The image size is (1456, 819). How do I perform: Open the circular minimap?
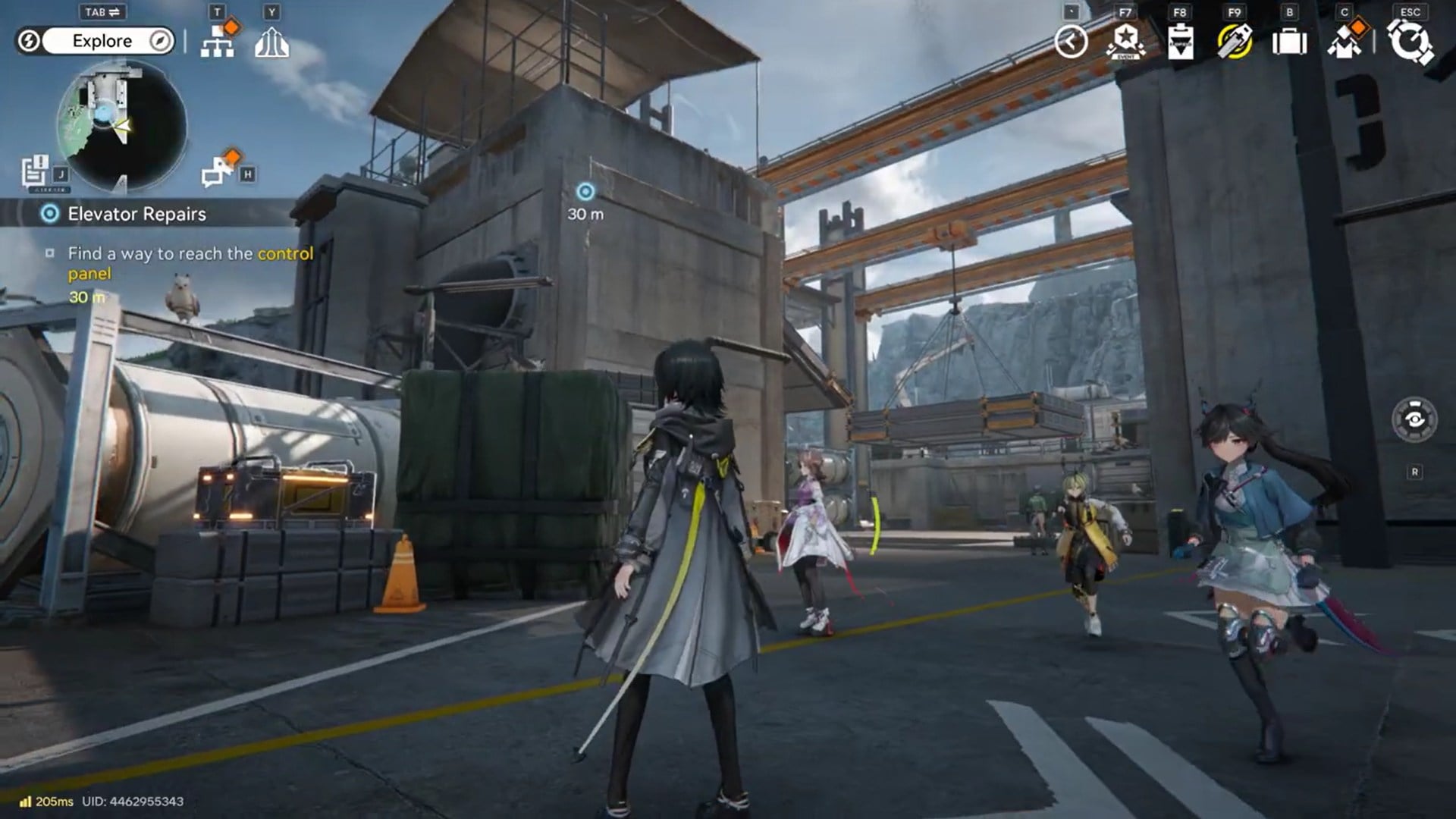121,127
